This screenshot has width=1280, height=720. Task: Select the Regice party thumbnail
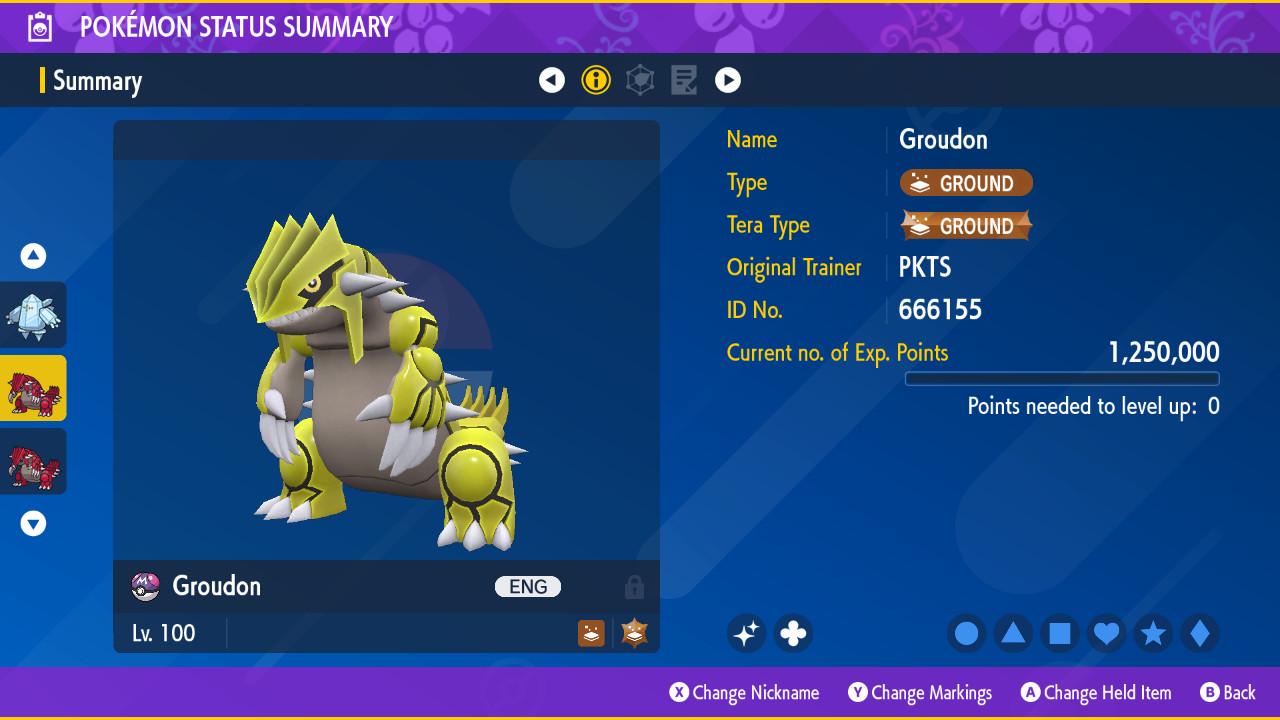point(33,315)
